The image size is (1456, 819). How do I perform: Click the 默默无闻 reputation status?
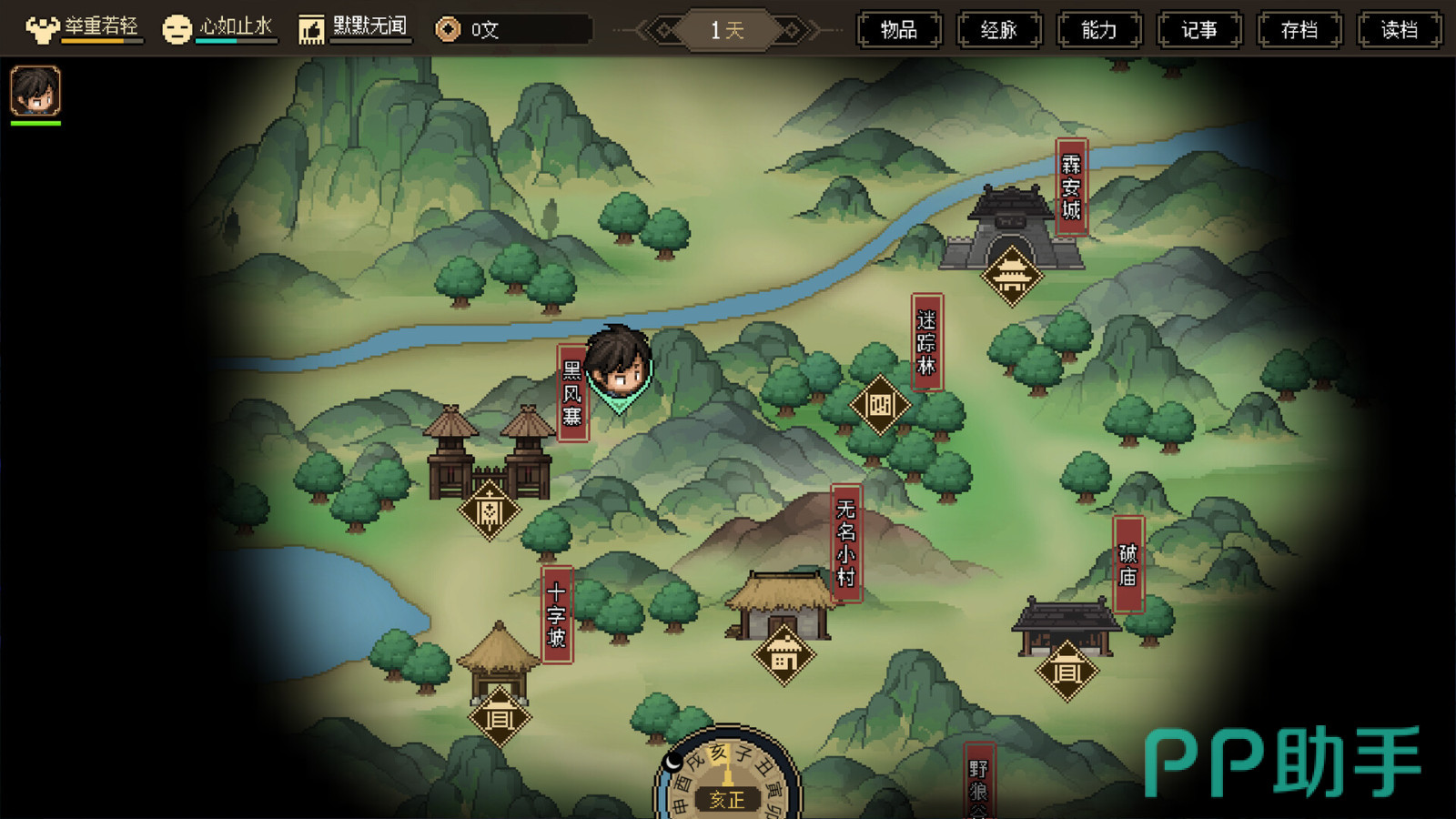354,29
